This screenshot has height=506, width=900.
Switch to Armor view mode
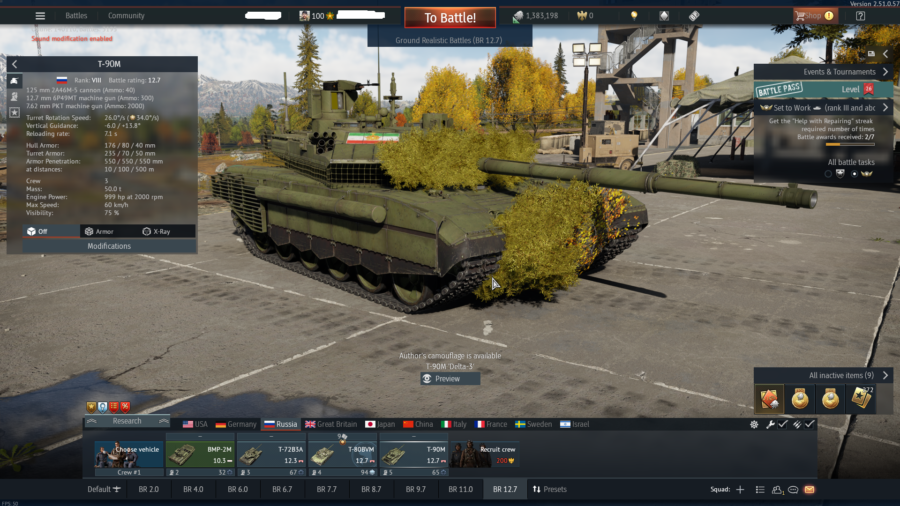pyautogui.click(x=98, y=231)
